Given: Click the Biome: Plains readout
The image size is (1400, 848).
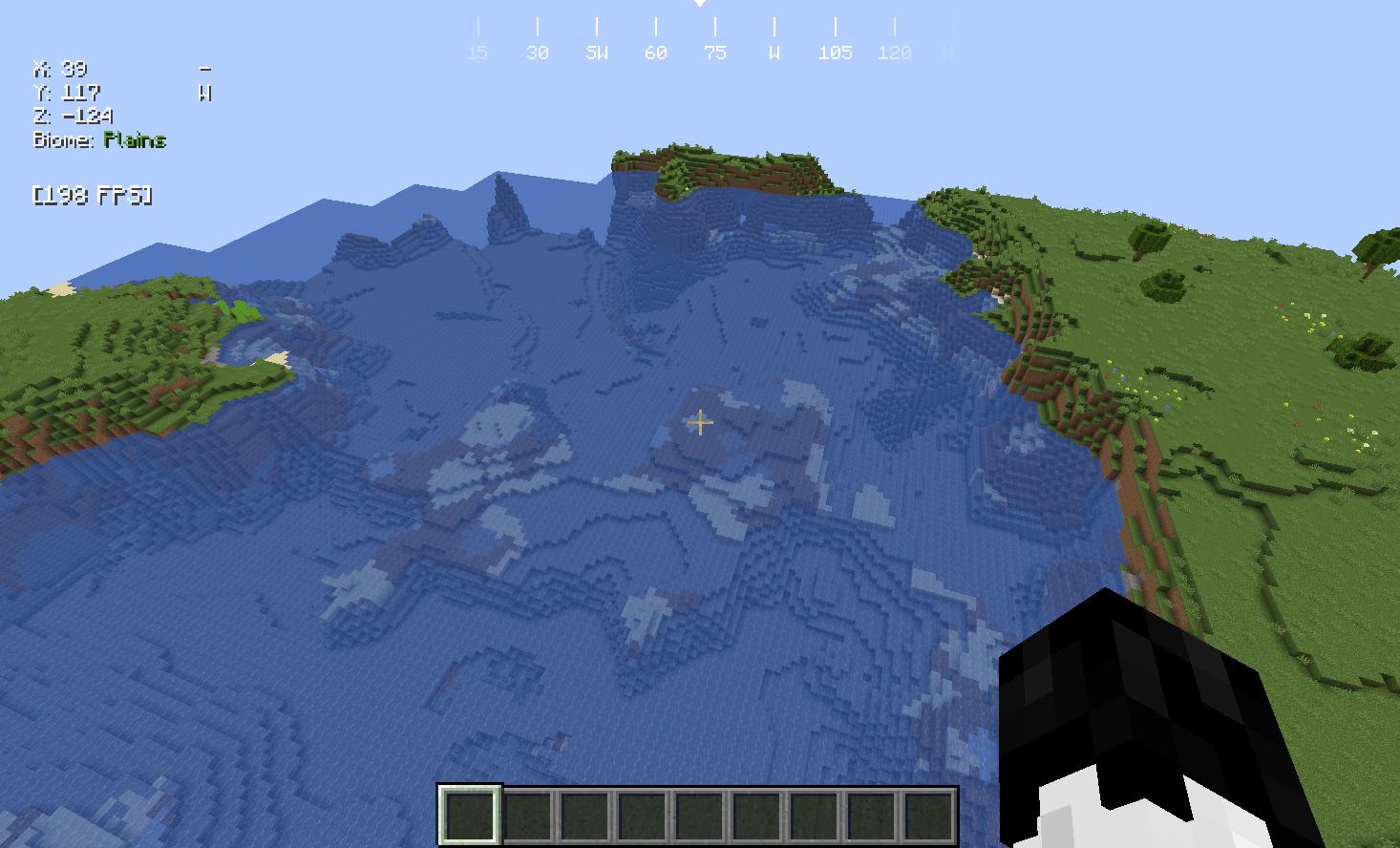Looking at the screenshot, I should [100, 139].
